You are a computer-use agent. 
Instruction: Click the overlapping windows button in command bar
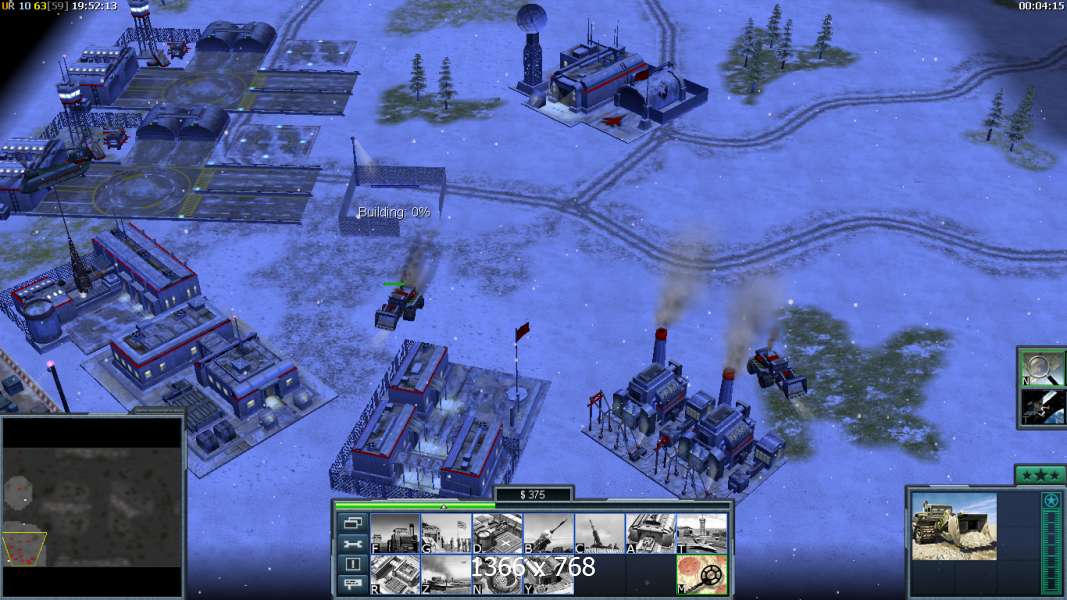click(x=353, y=522)
